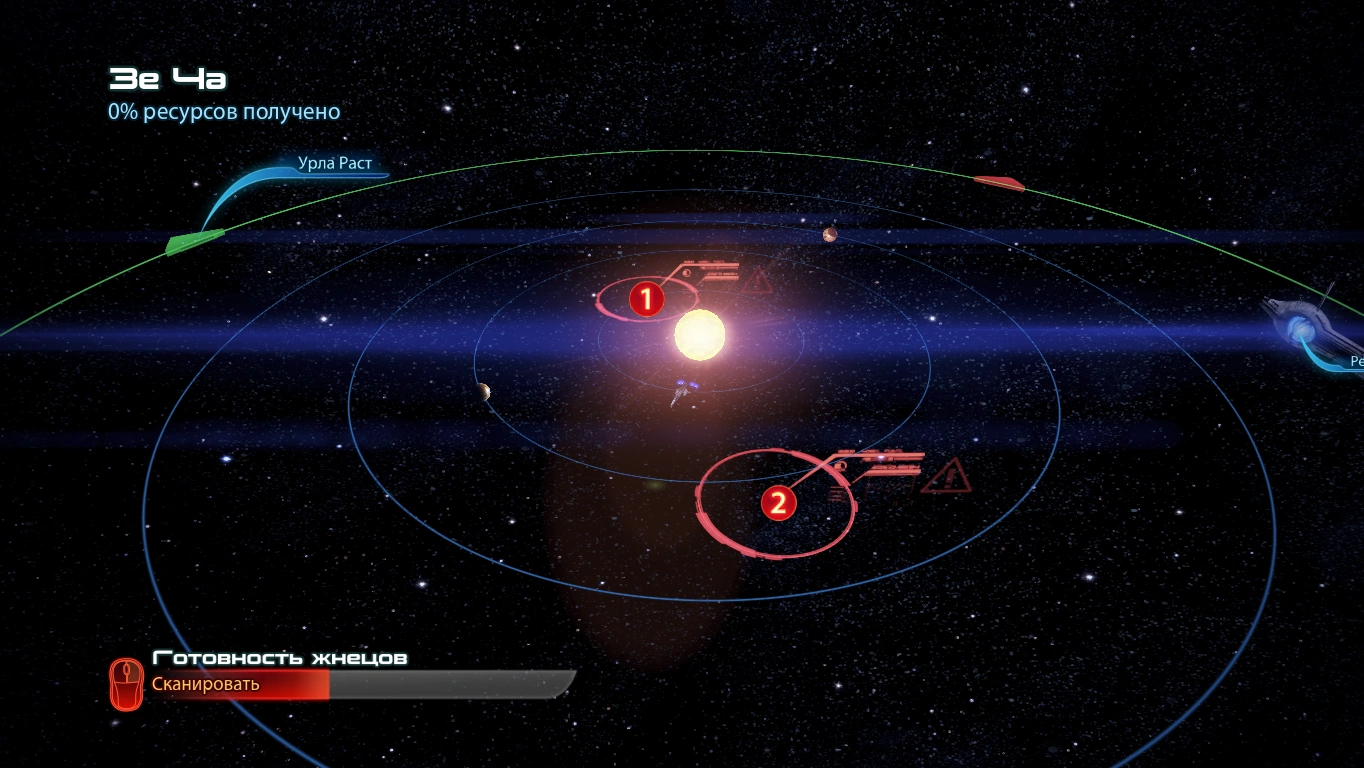Viewport: 1364px width, 768px height.
Task: Select the Урла Раст system label
Action: pos(335,163)
